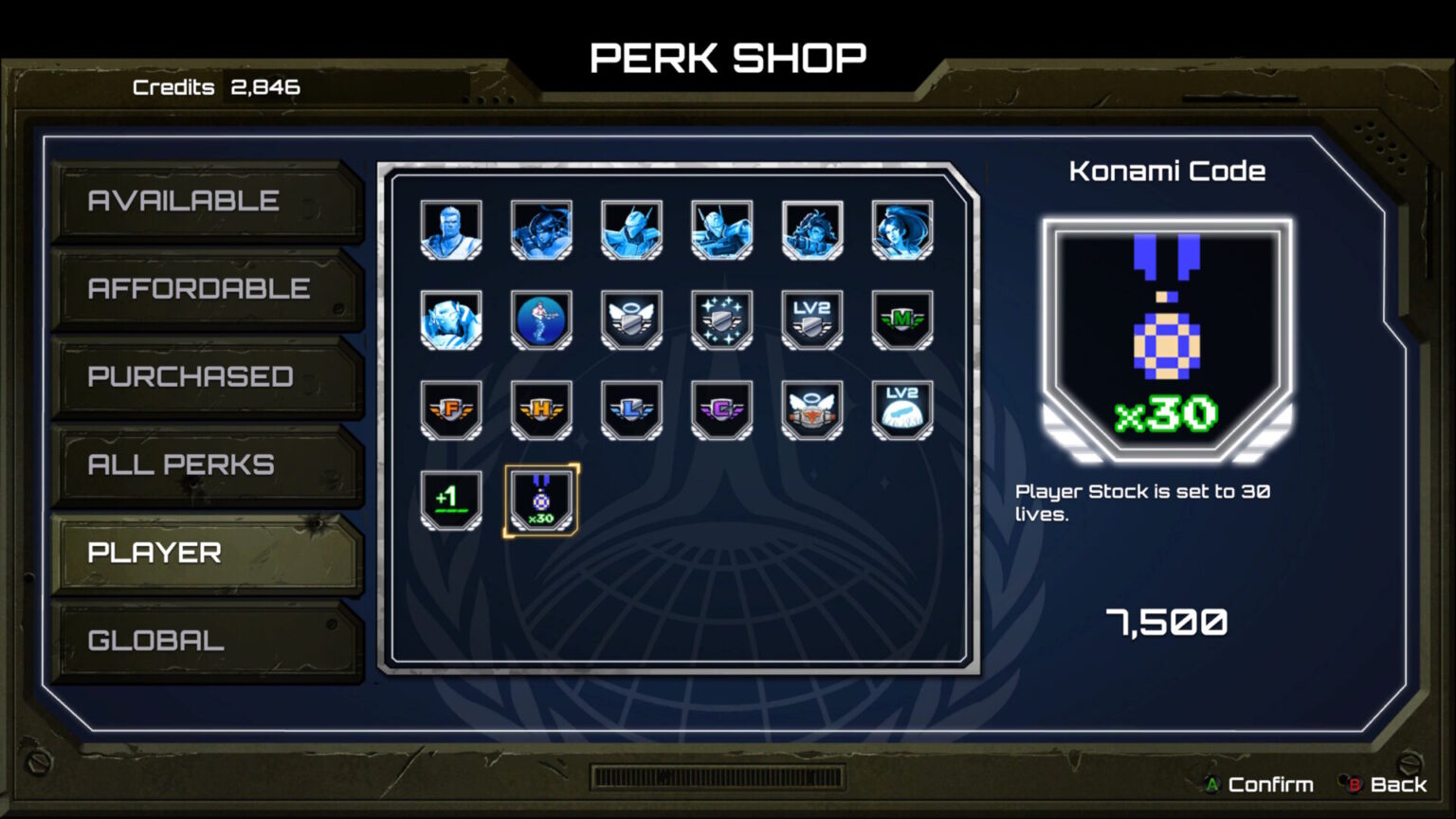Viewport: 1456px width, 819px height.
Task: Pick the haloed orange weapon pod perk
Action: [x=811, y=409]
